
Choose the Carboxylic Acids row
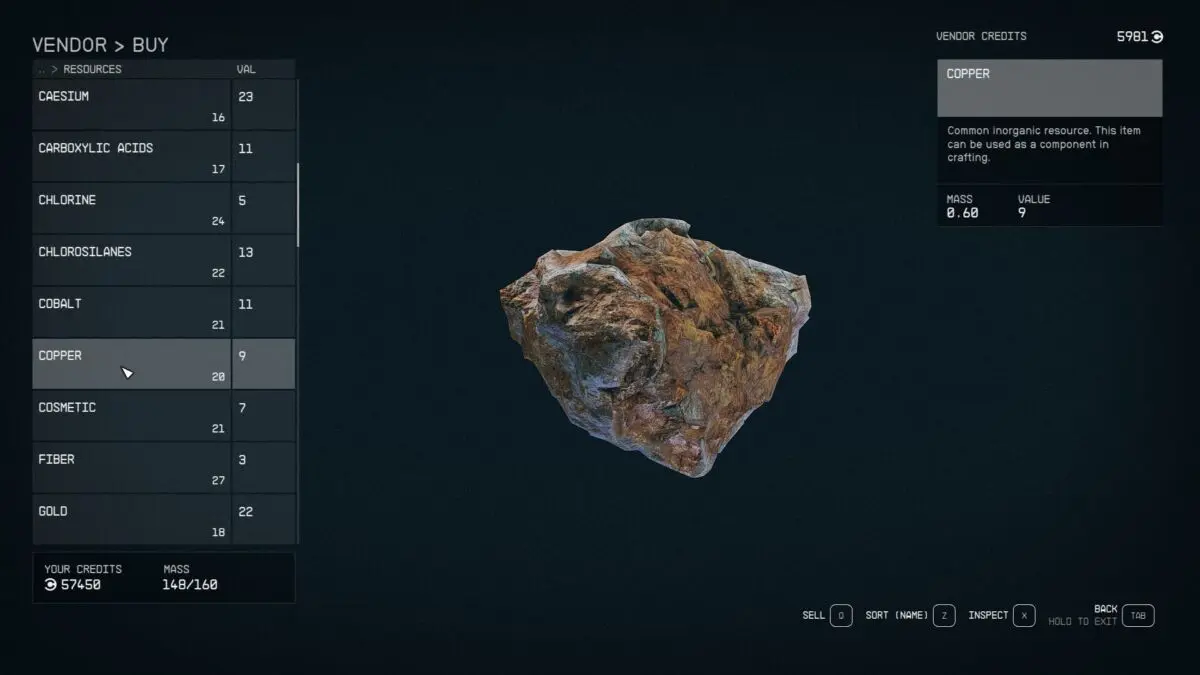click(131, 157)
